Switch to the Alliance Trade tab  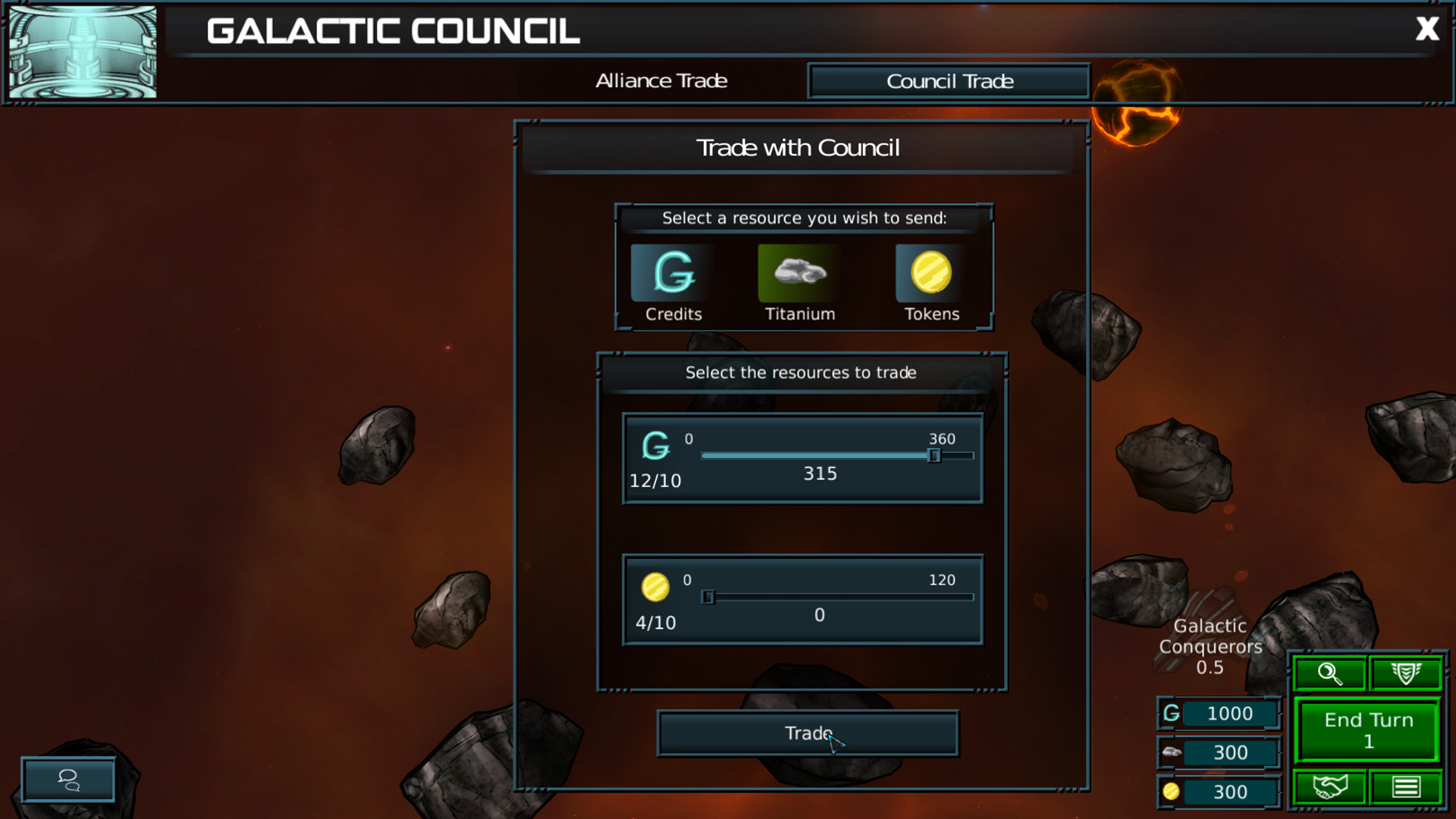(661, 81)
